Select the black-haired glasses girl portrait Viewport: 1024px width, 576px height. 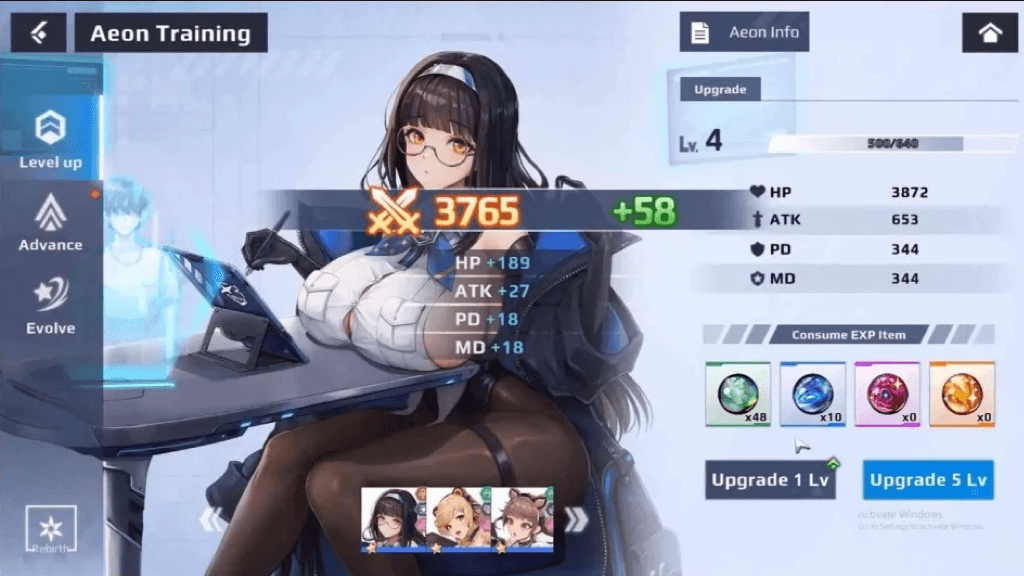click(393, 519)
